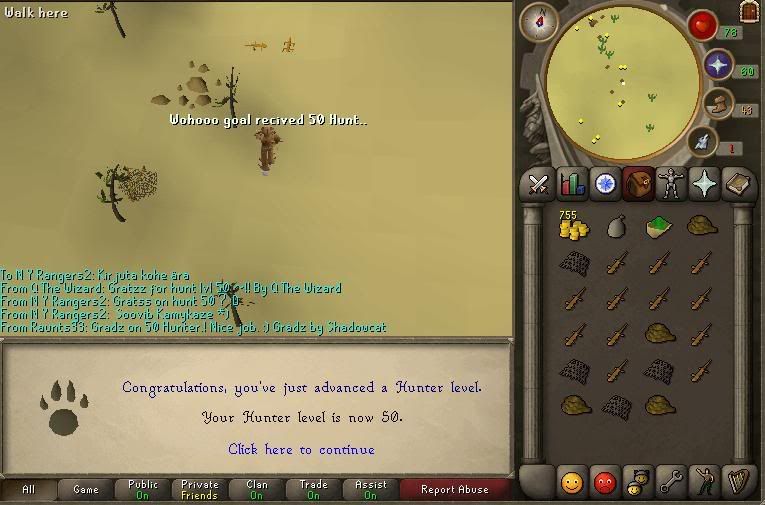This screenshot has height=505, width=765.
Task: Switch the chat filter to Game
Action: pyautogui.click(x=86, y=490)
